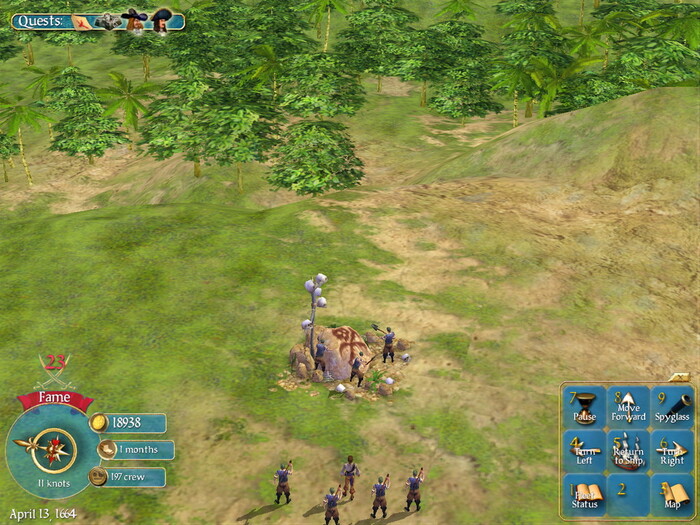The height and width of the screenshot is (525, 700).
Task: Choose the Turn Right command
Action: coord(672,451)
